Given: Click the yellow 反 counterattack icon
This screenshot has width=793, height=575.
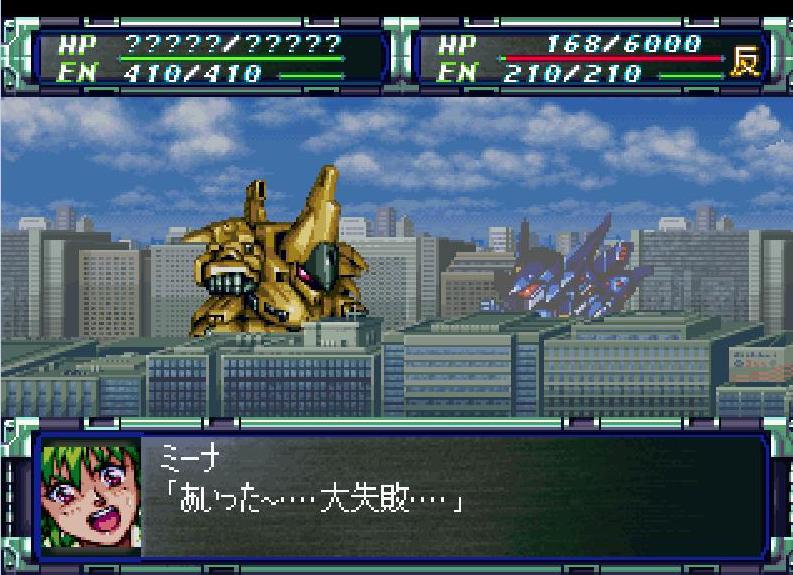Looking at the screenshot, I should pyautogui.click(x=745, y=59).
